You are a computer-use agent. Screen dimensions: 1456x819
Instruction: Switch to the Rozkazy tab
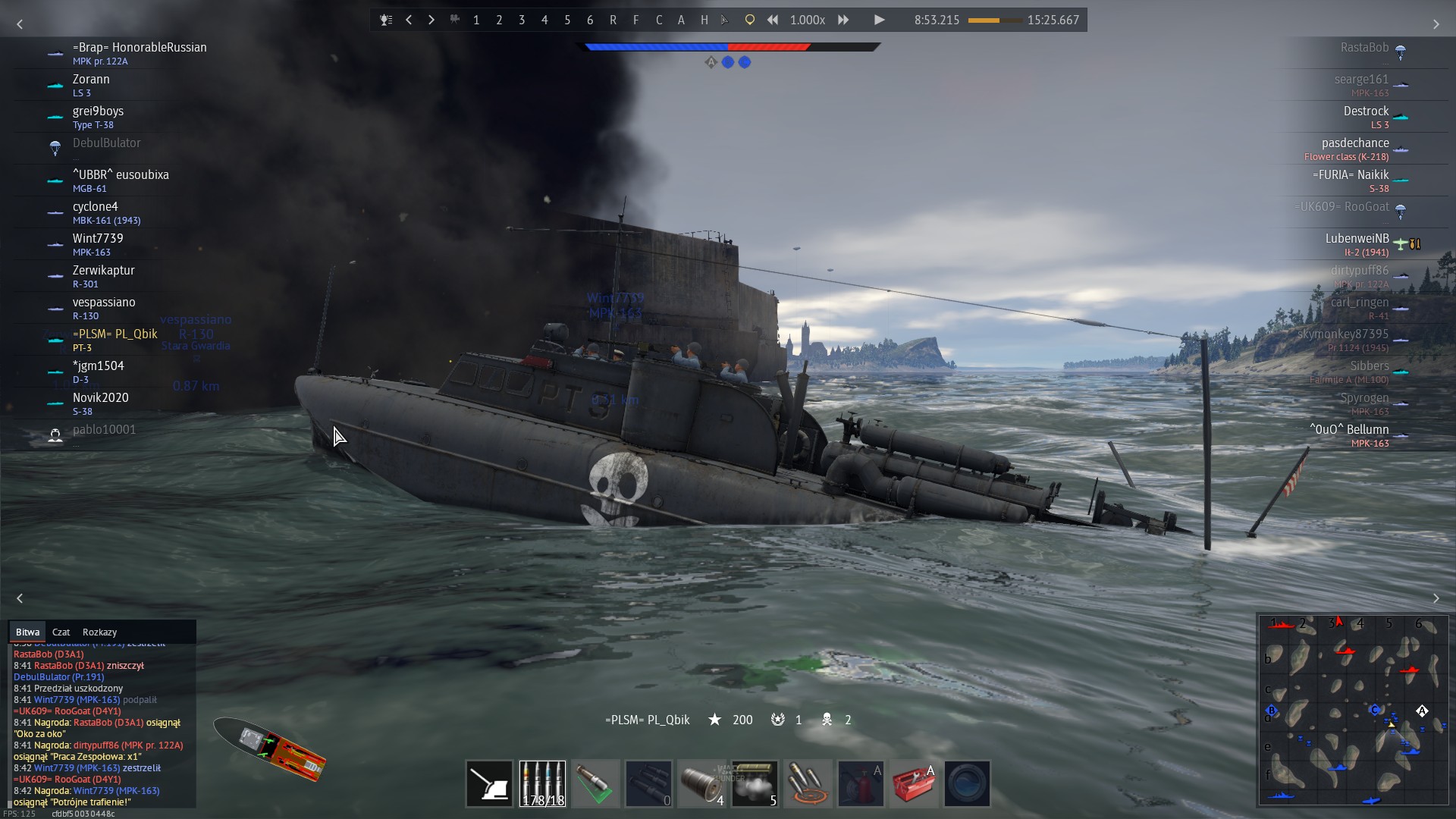(x=99, y=632)
